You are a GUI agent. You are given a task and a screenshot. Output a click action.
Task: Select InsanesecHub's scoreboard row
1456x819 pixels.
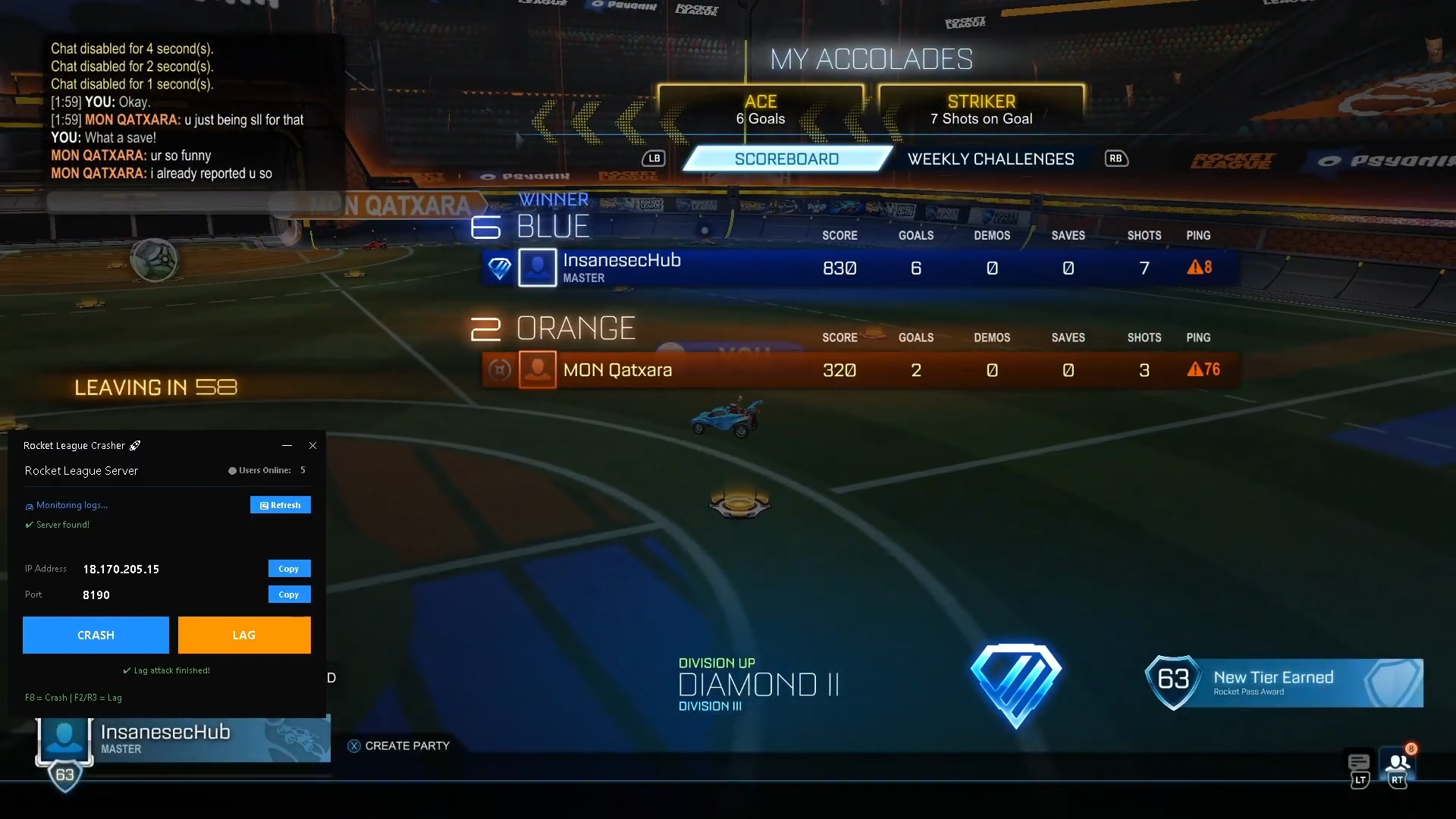860,268
